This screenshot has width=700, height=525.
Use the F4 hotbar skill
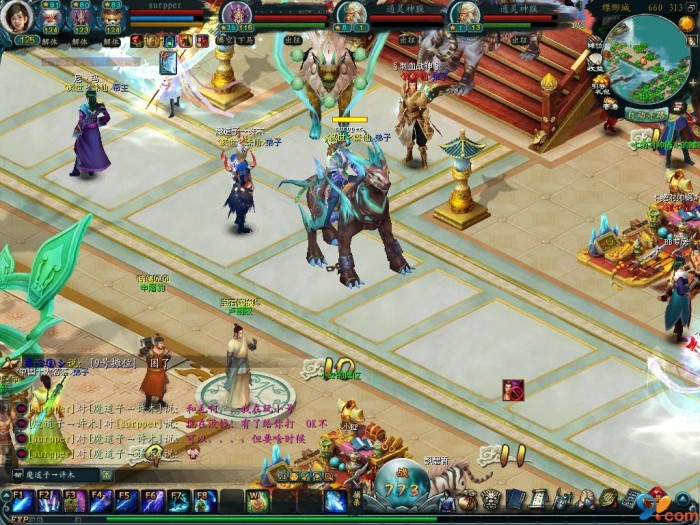coord(100,499)
